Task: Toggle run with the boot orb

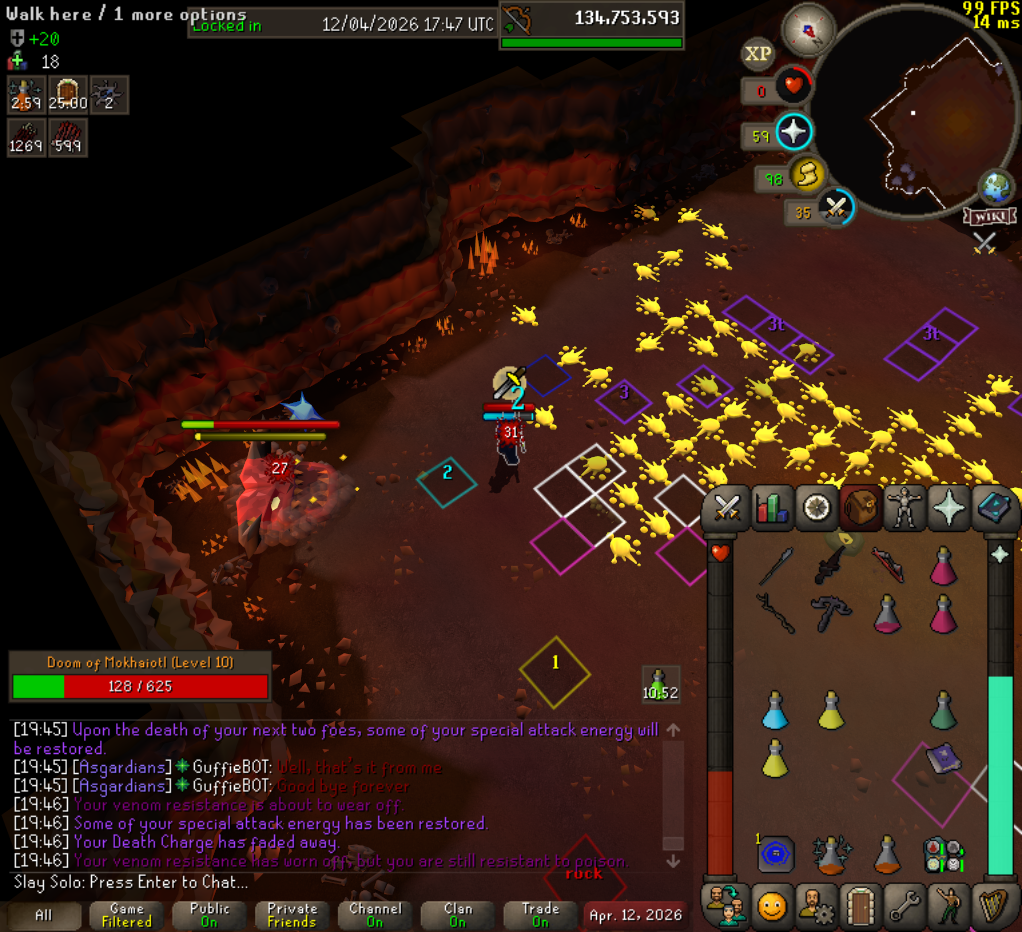Action: [806, 176]
